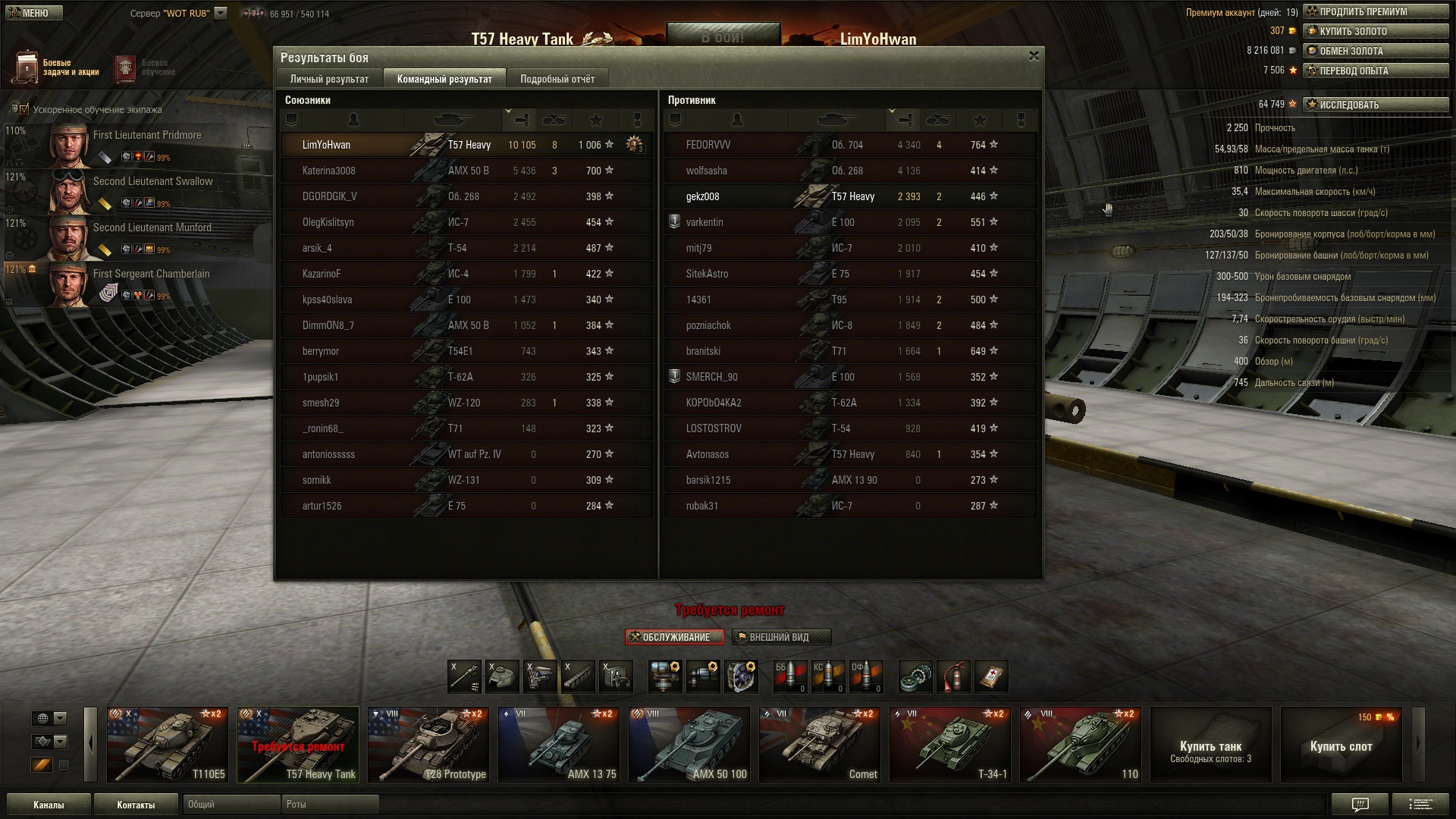Open the МЕНЮ button

coord(32,13)
